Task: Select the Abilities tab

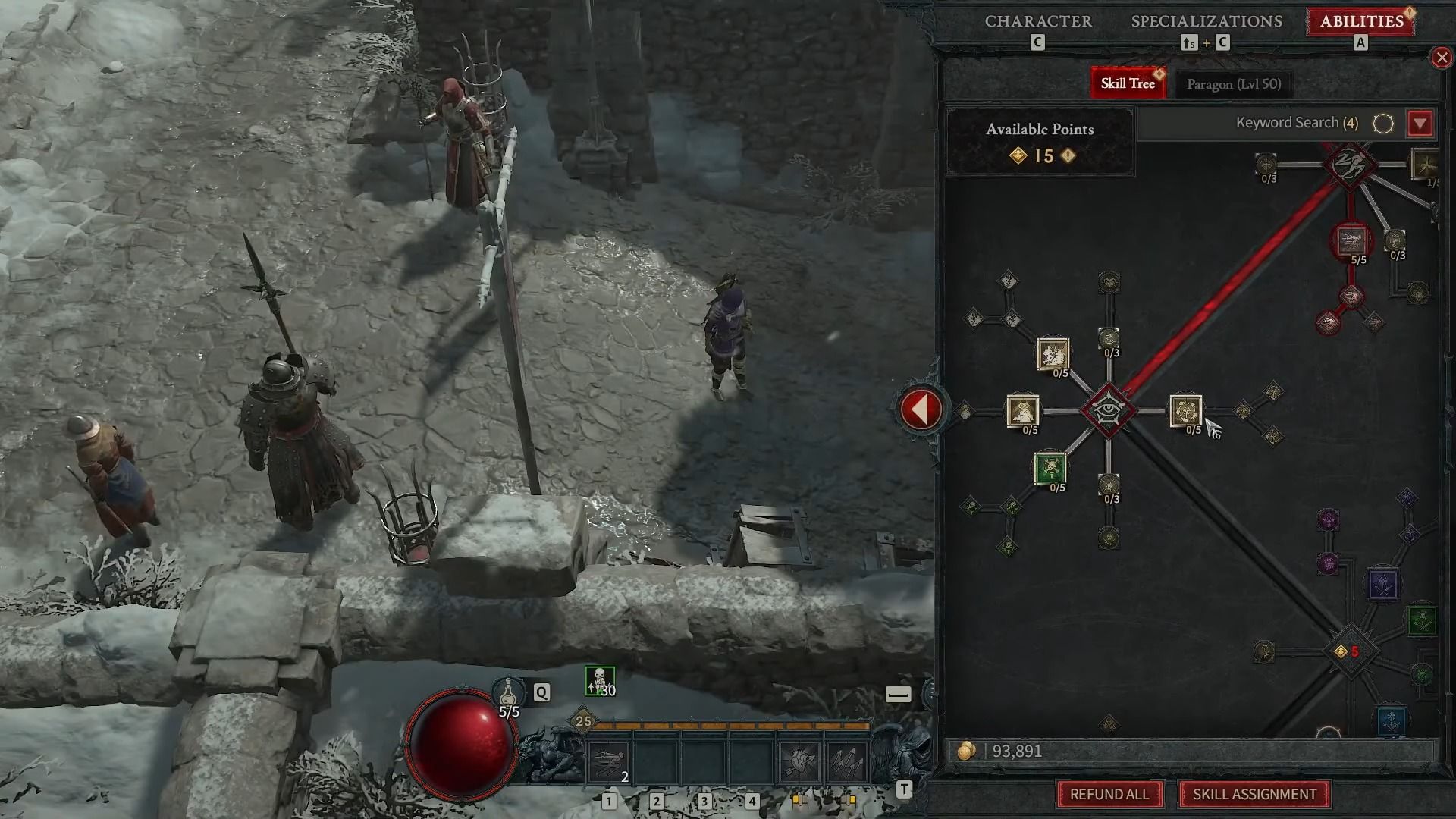Action: pyautogui.click(x=1361, y=21)
